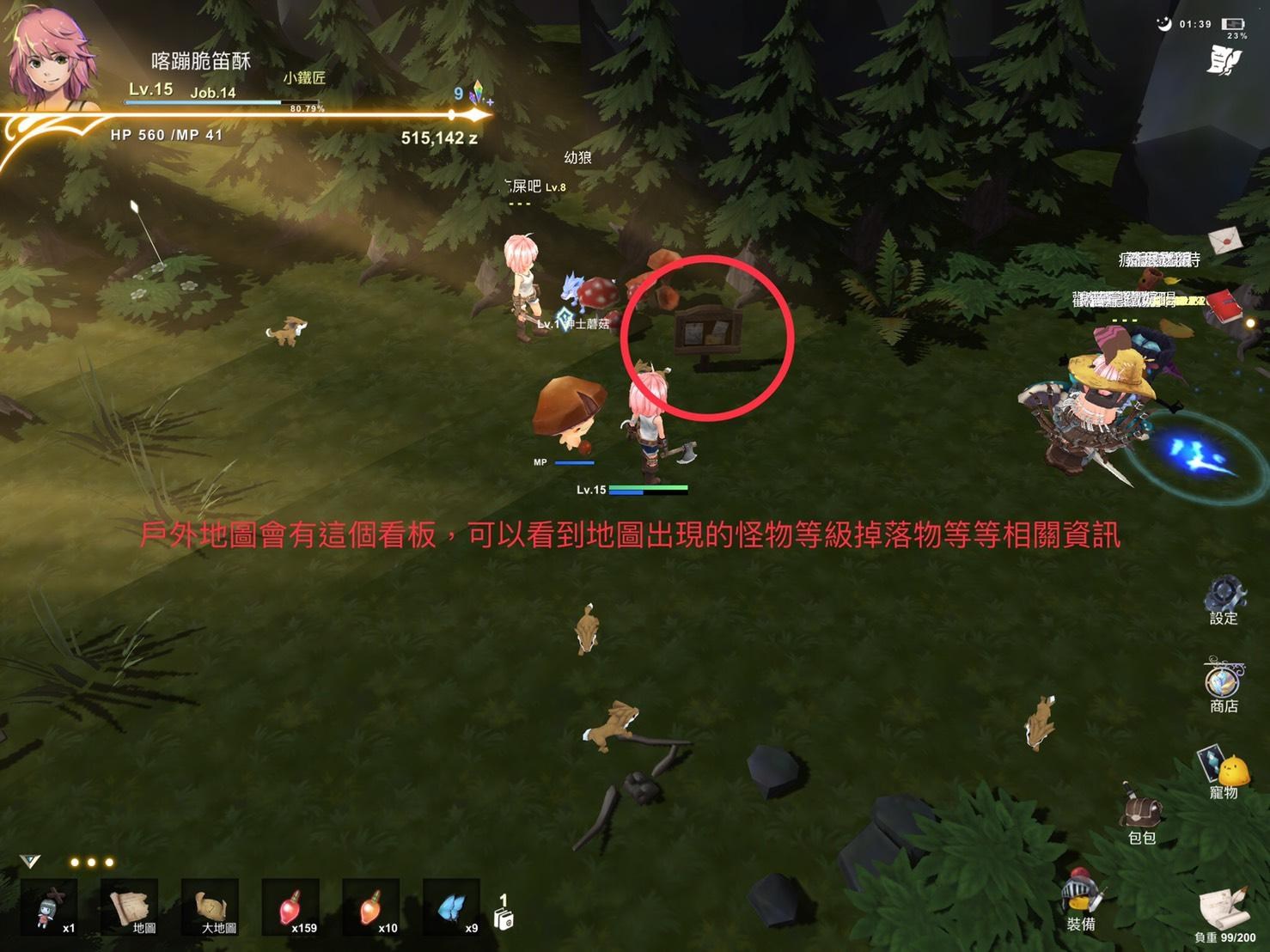Screen dimensions: 1270x952
Task: Open the red book journal
Action: coord(1222,304)
